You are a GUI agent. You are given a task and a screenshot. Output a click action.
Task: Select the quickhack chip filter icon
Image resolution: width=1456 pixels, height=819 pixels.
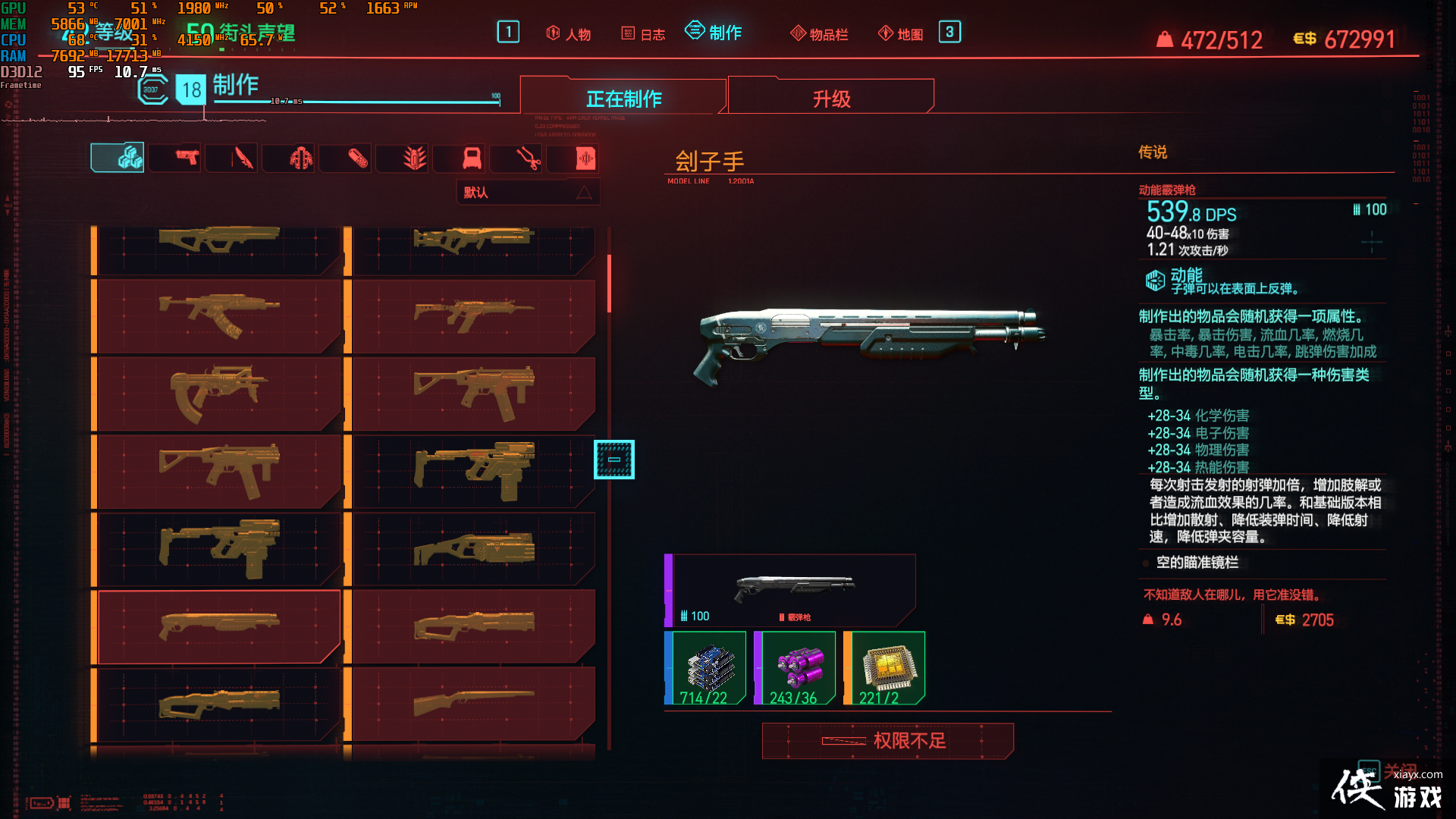[x=573, y=158]
